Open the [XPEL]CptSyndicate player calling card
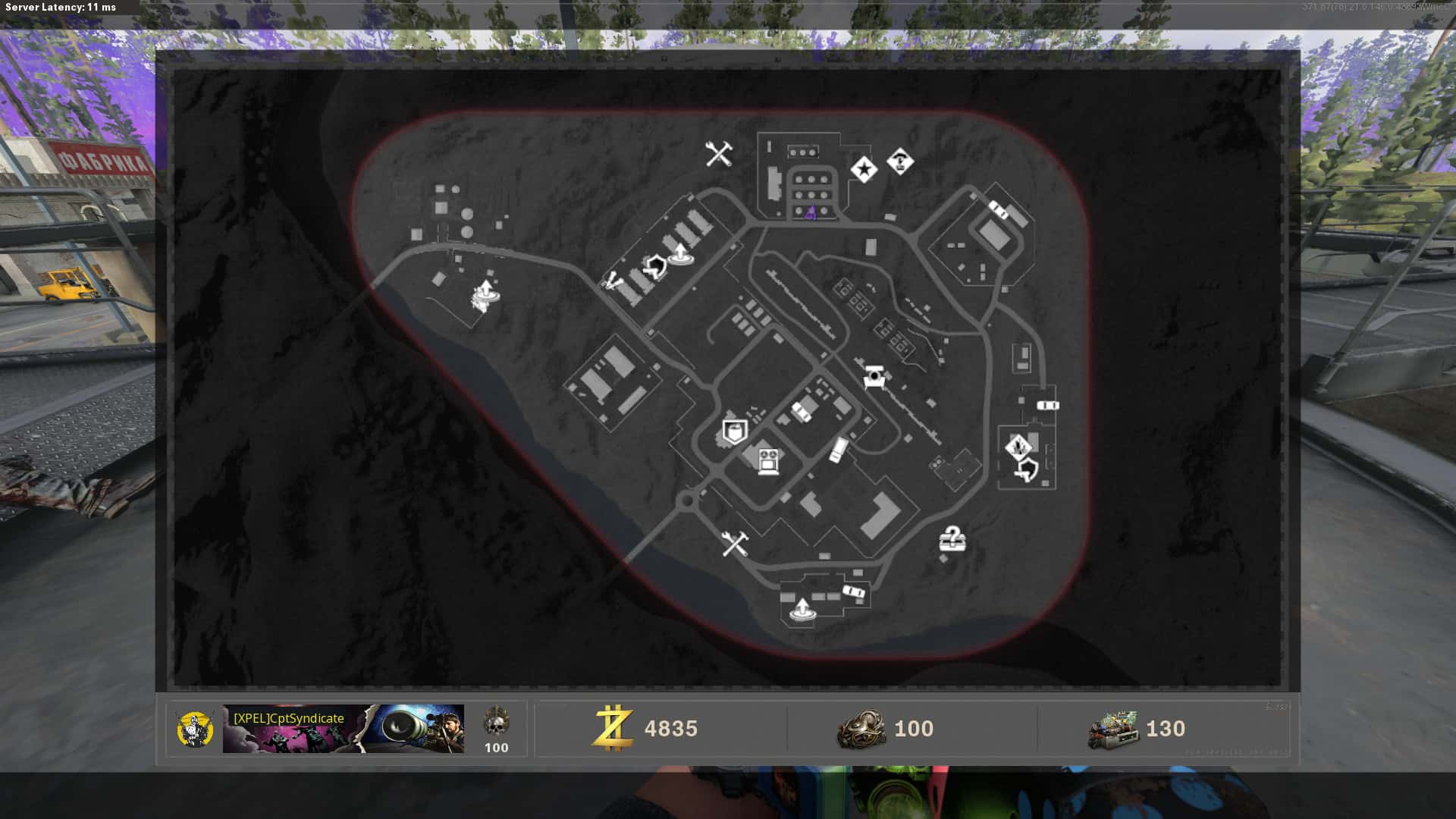 [343, 729]
